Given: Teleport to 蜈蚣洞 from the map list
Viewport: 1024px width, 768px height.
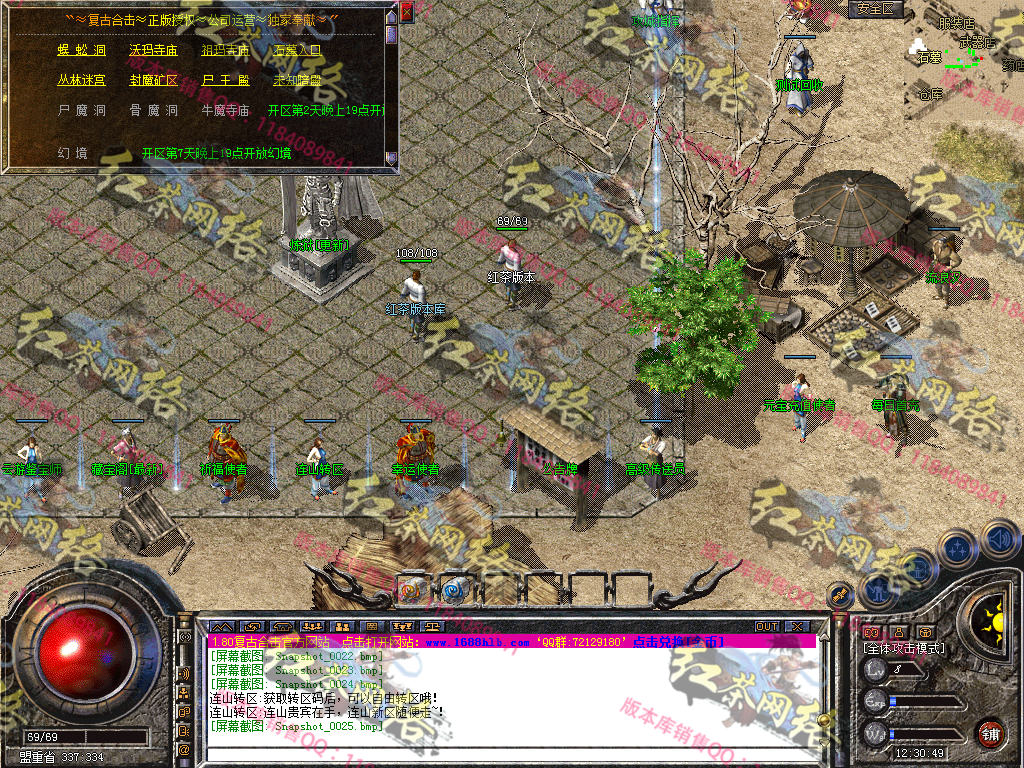Looking at the screenshot, I should coord(81,49).
